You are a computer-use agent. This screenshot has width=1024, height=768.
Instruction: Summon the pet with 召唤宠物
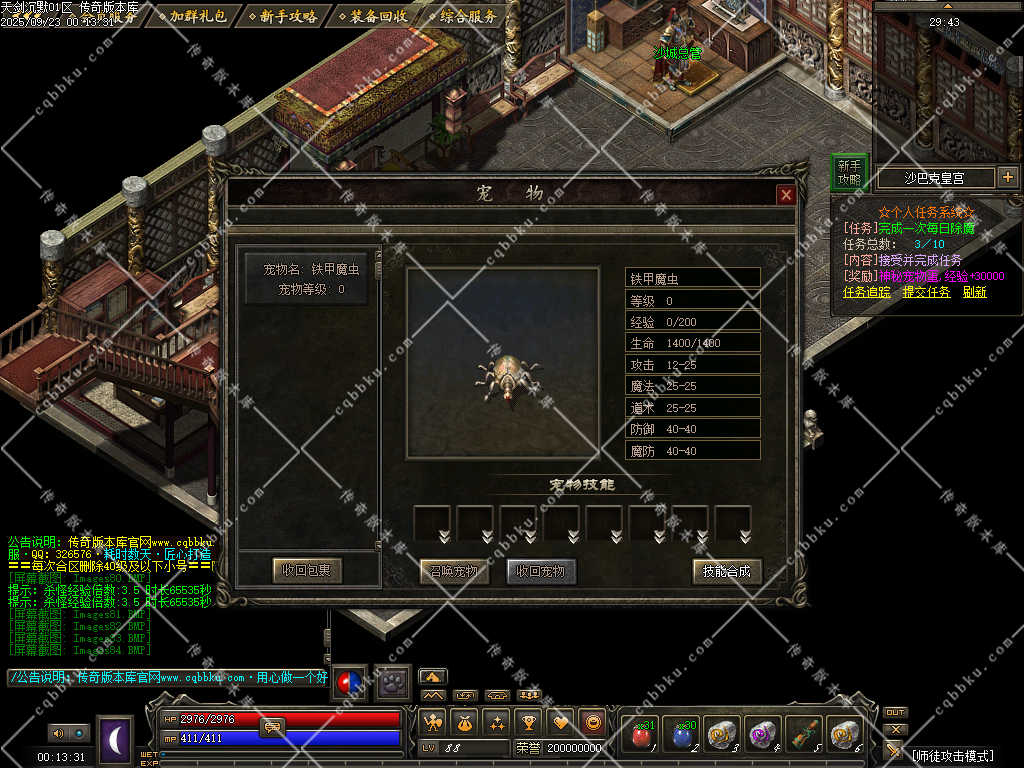(454, 572)
